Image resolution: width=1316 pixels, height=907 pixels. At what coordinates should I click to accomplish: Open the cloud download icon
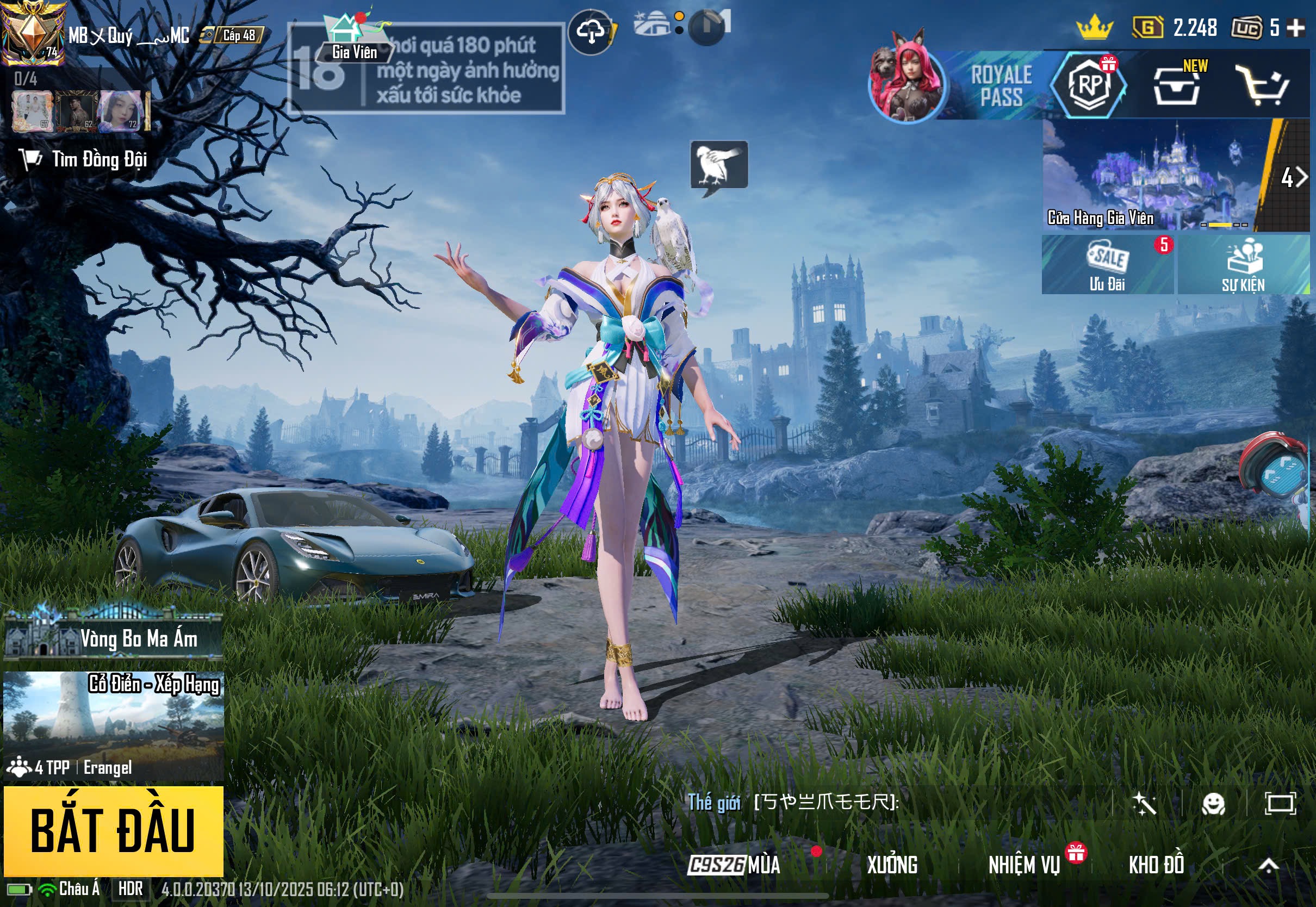pos(591,33)
